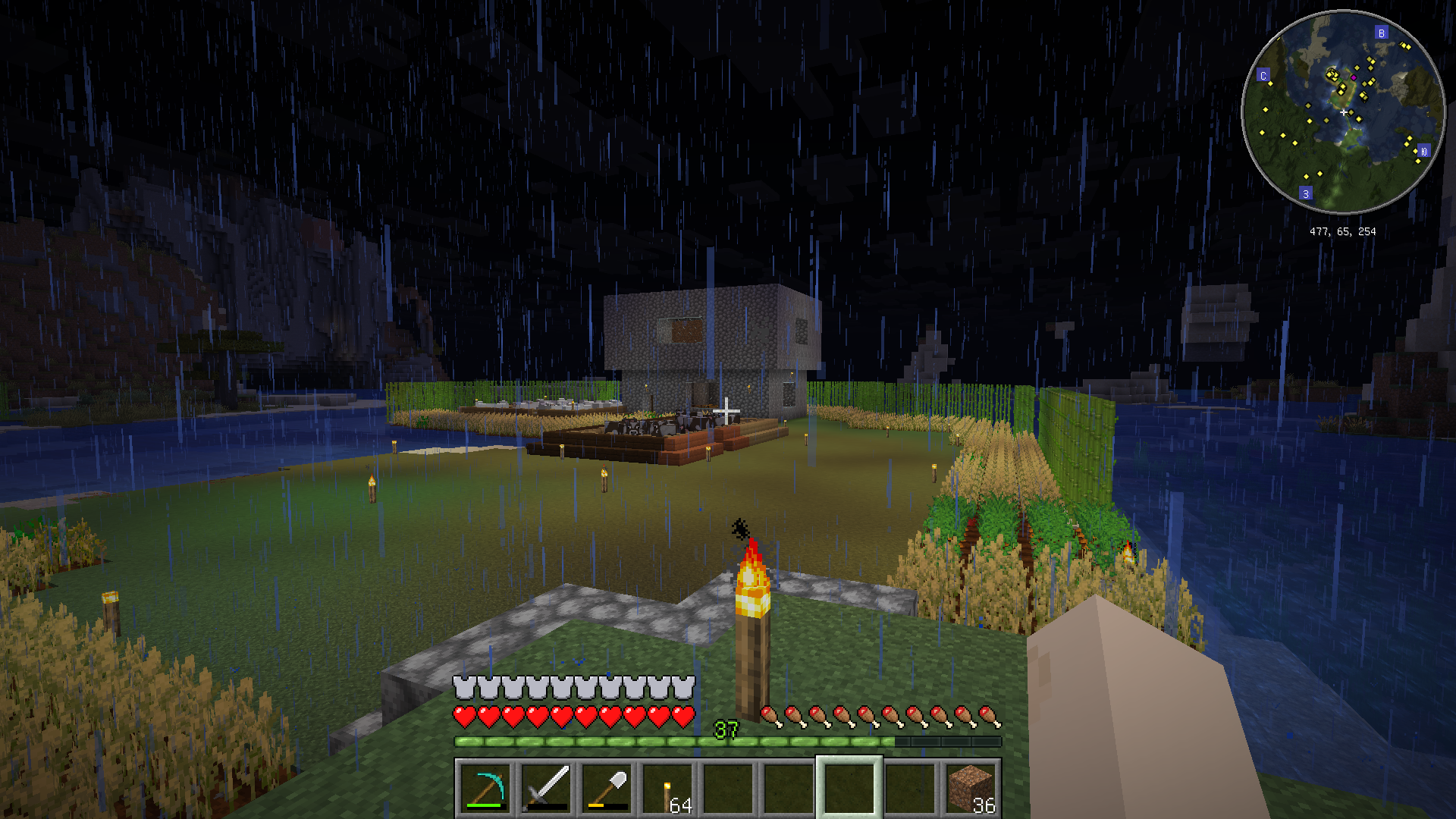Open the circular minimap
Screen dimensions: 1456x819
[1343, 112]
